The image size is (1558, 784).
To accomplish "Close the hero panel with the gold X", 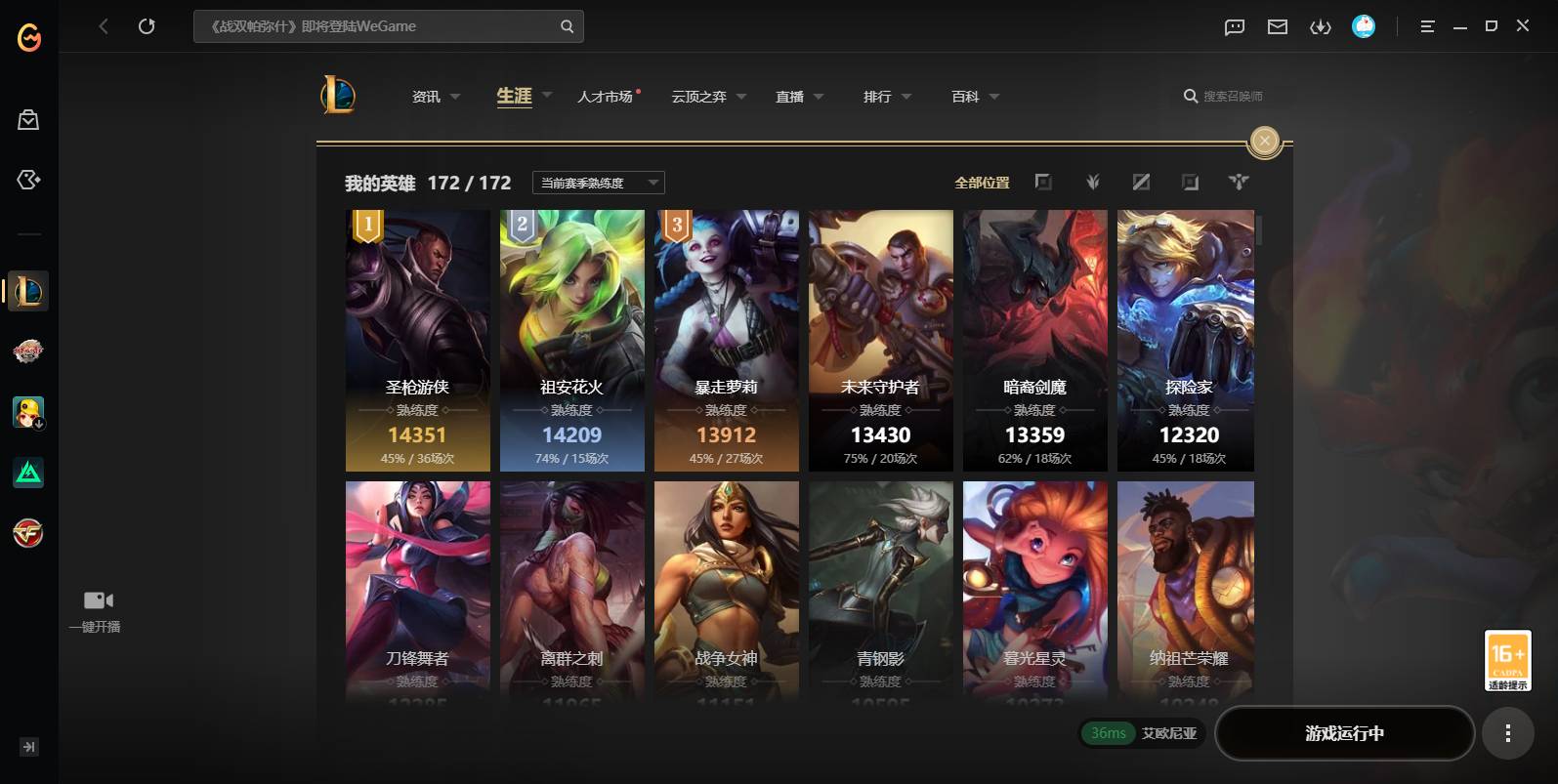I will click(x=1265, y=142).
